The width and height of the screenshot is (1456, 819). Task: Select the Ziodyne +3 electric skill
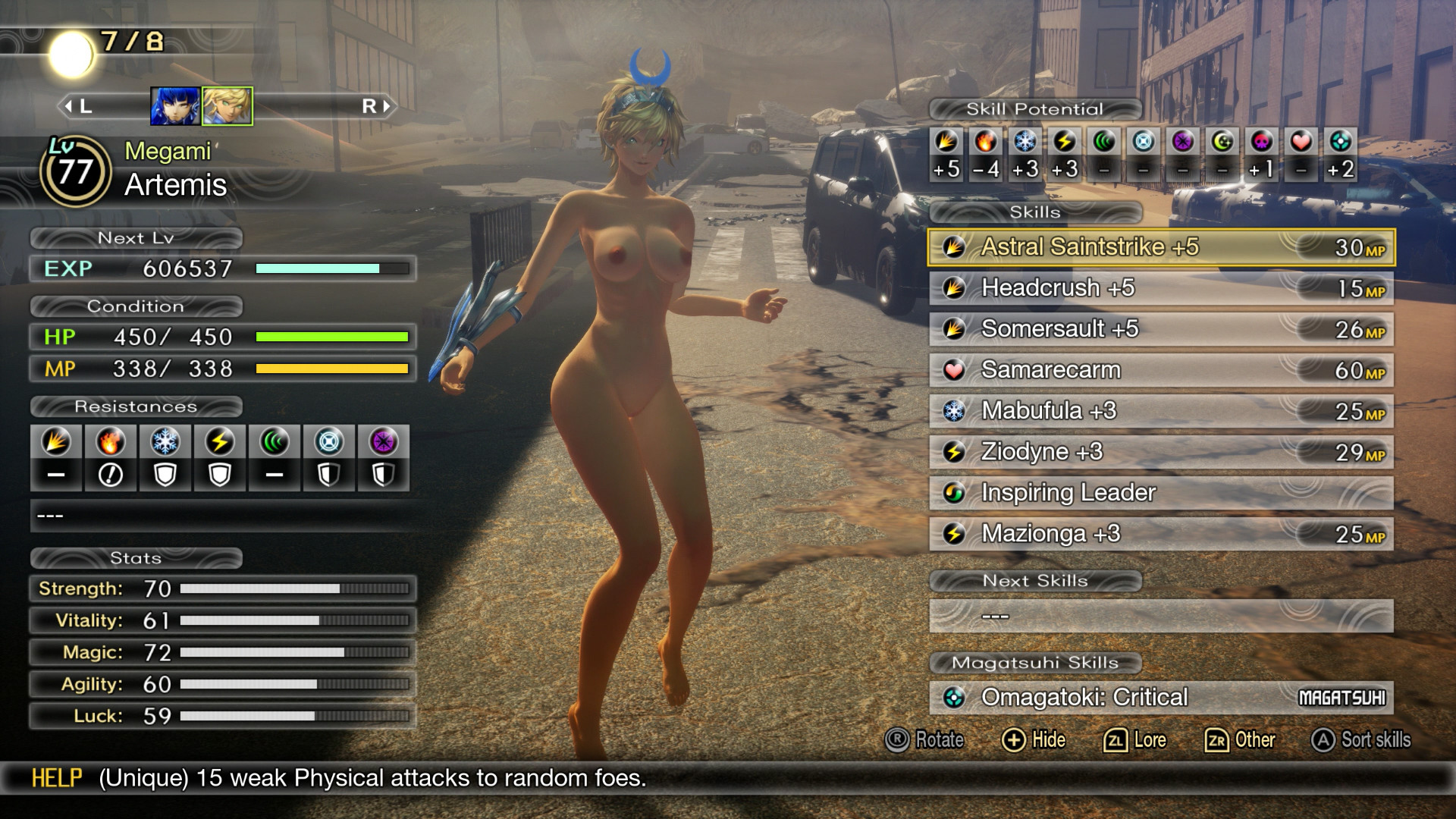[1160, 452]
